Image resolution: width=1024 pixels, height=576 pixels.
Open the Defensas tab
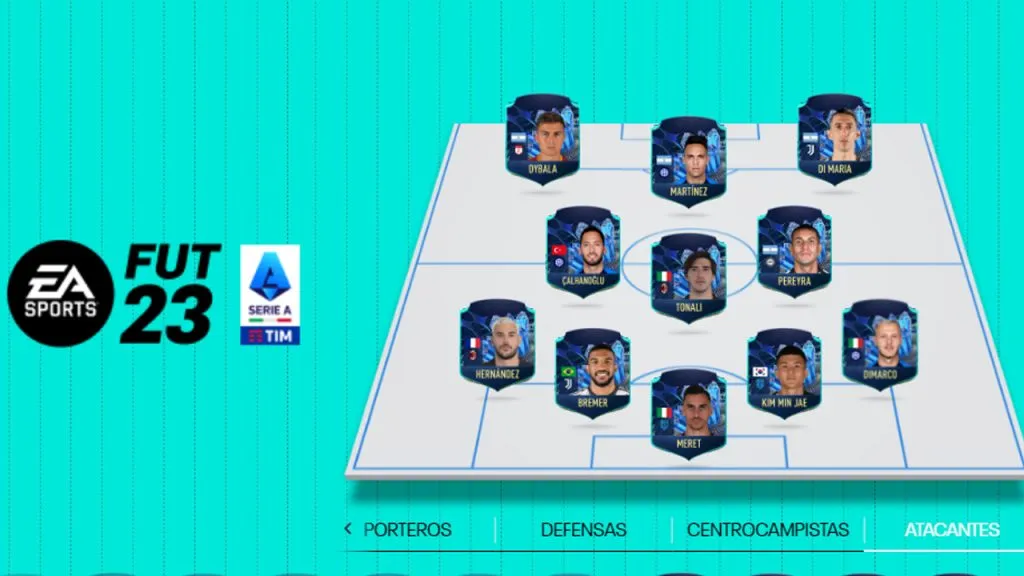(x=583, y=529)
